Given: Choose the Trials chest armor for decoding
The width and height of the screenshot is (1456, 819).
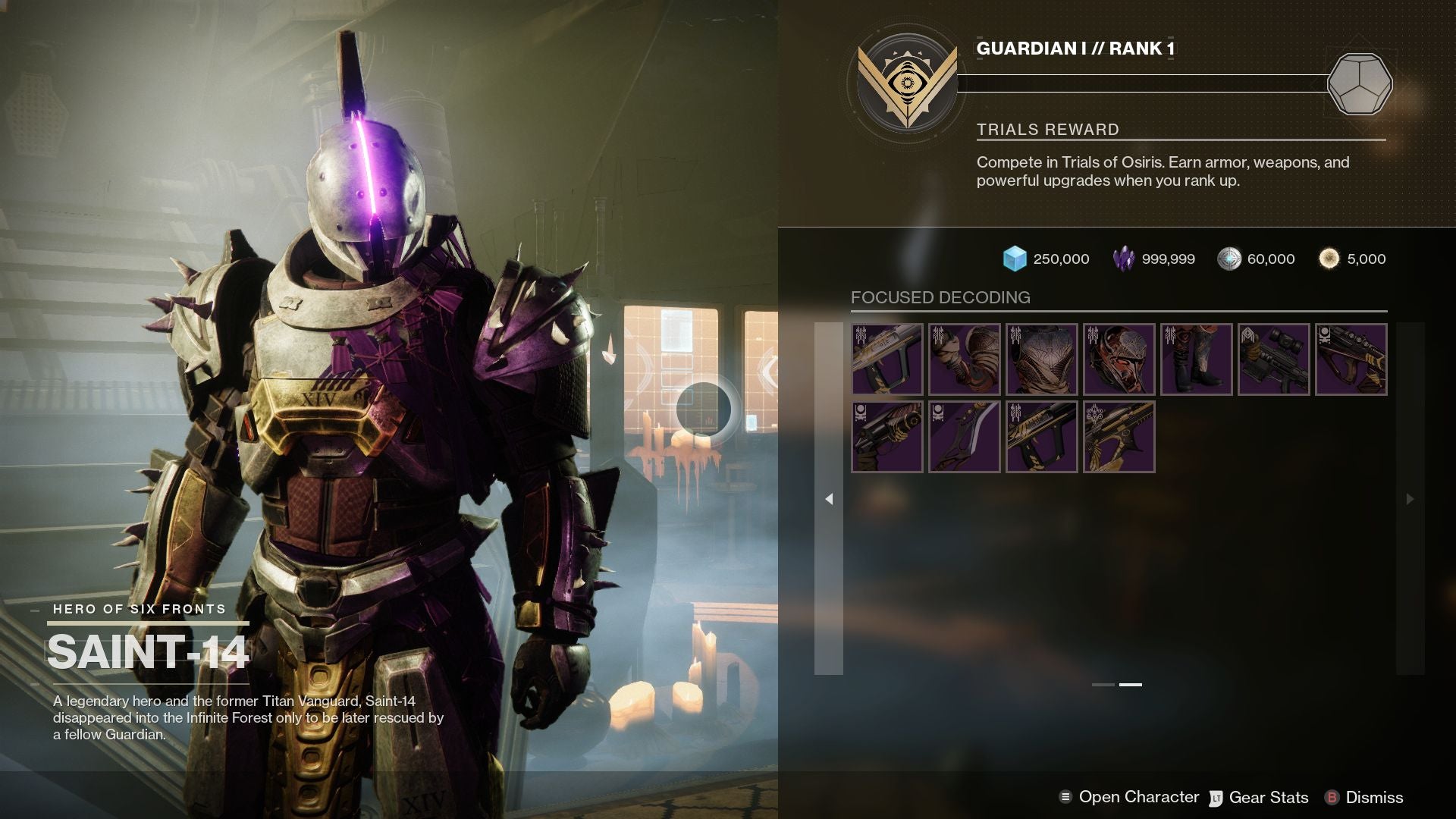Looking at the screenshot, I should 1042,359.
